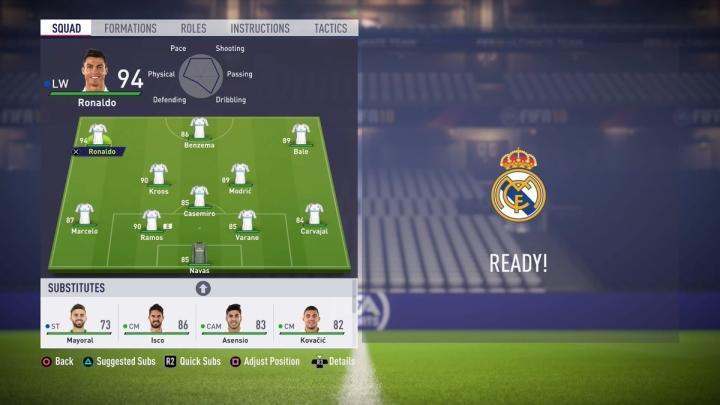This screenshot has width=720, height=405.
Task: Select Asensio from the substitutes
Action: pos(234,323)
